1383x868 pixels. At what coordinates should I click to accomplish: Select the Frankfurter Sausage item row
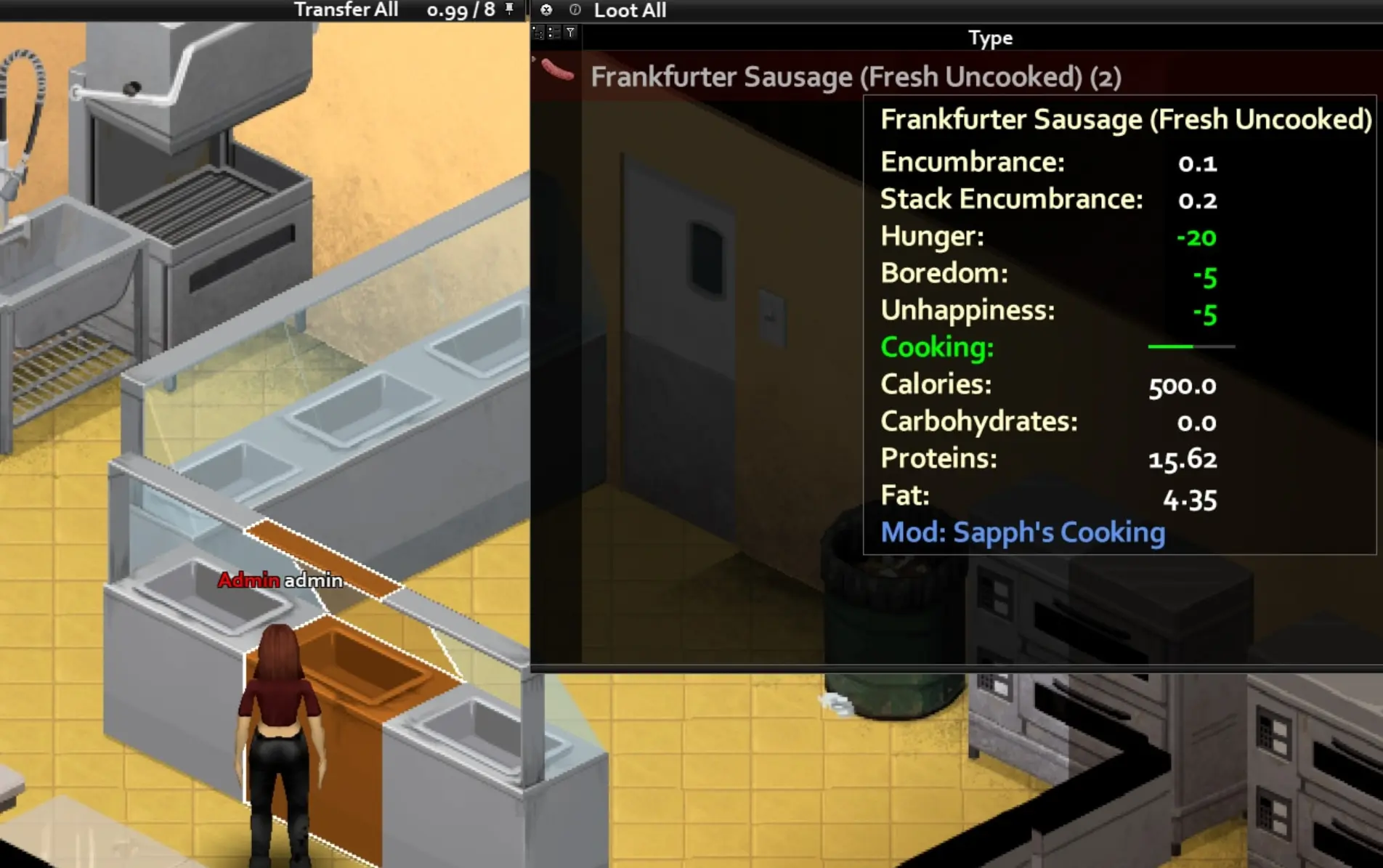[726, 77]
